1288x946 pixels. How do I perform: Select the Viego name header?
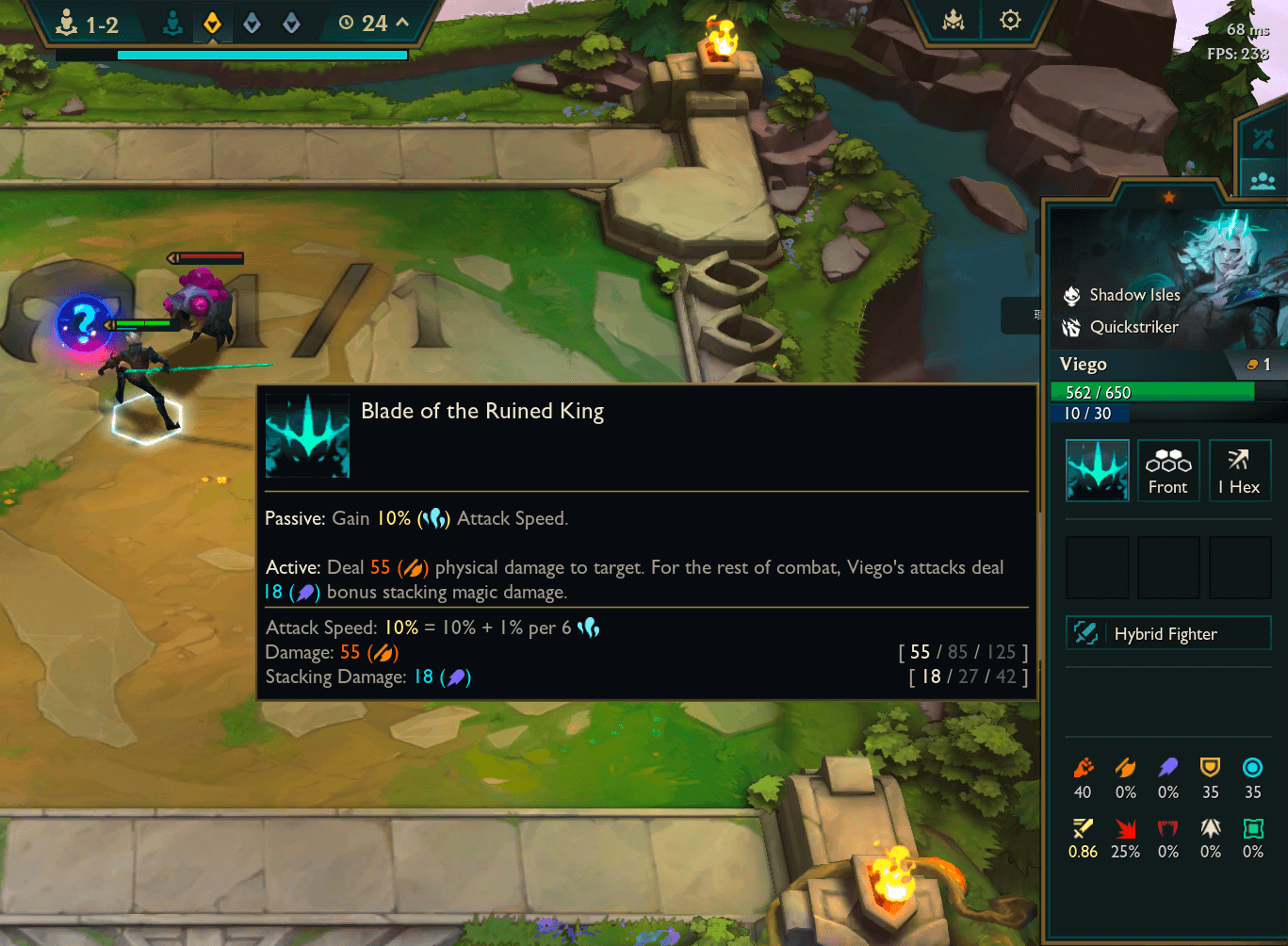pos(1084,364)
